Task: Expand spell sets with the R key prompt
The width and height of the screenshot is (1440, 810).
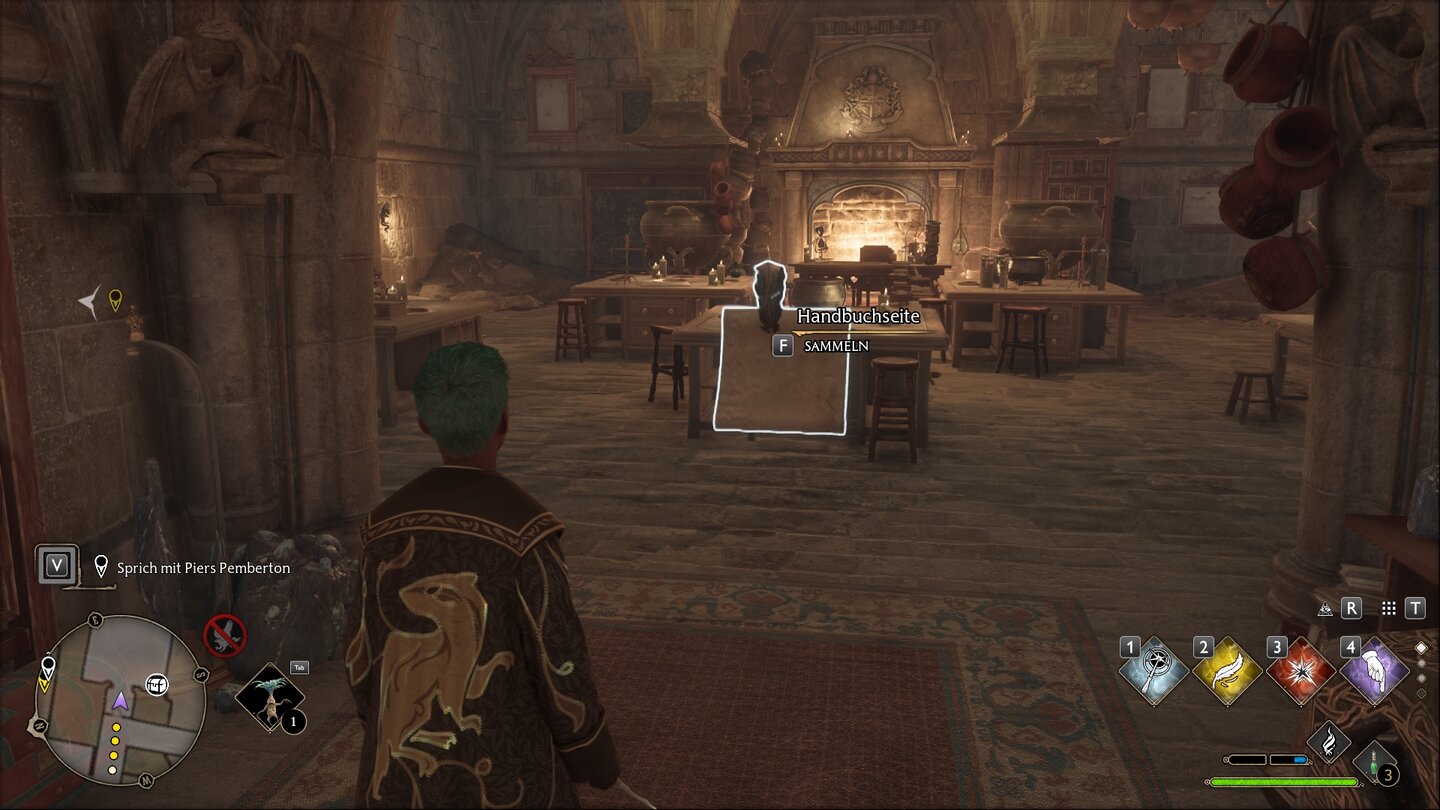Action: pos(1351,608)
